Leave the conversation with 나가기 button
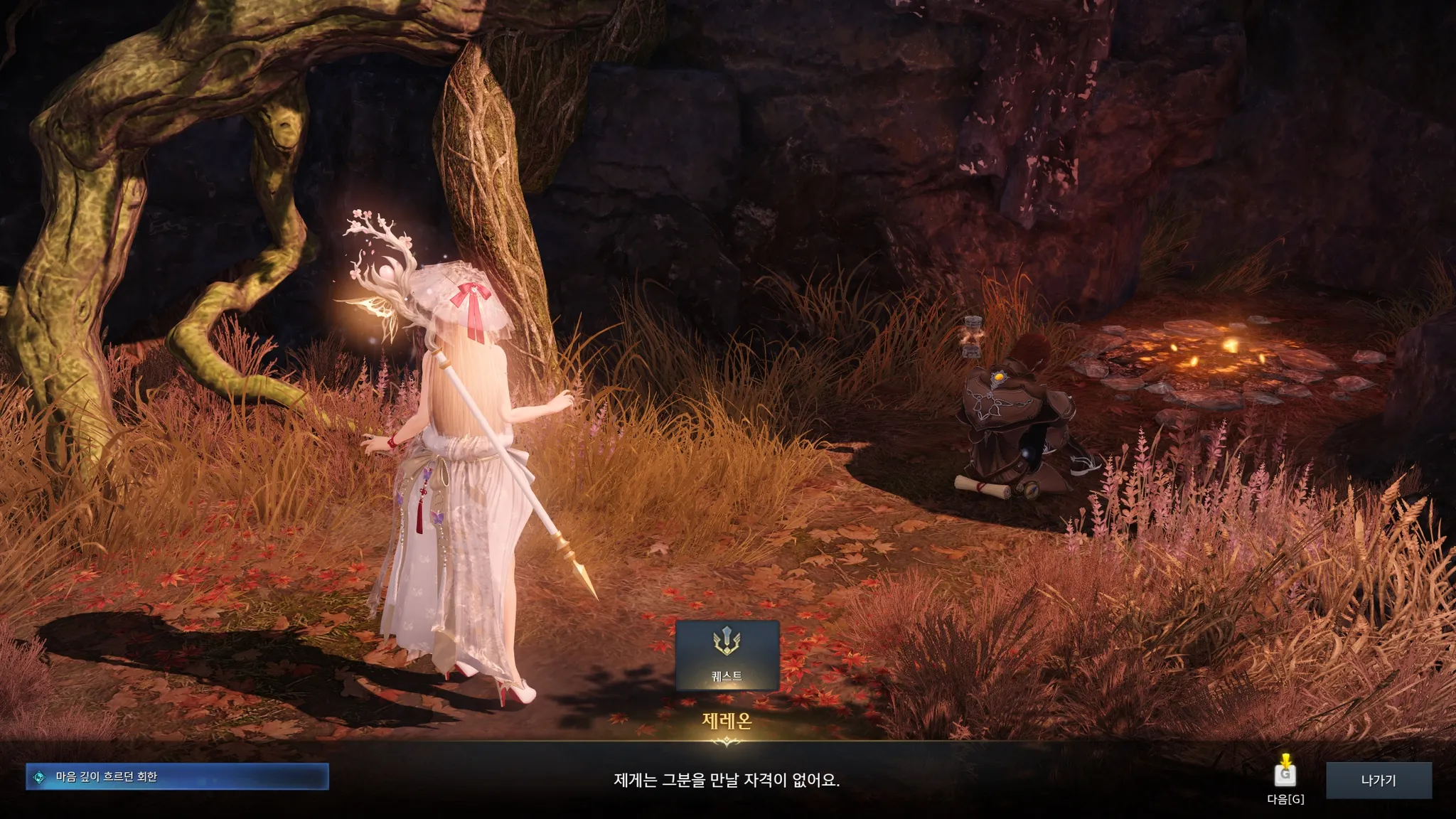 coord(1378,780)
